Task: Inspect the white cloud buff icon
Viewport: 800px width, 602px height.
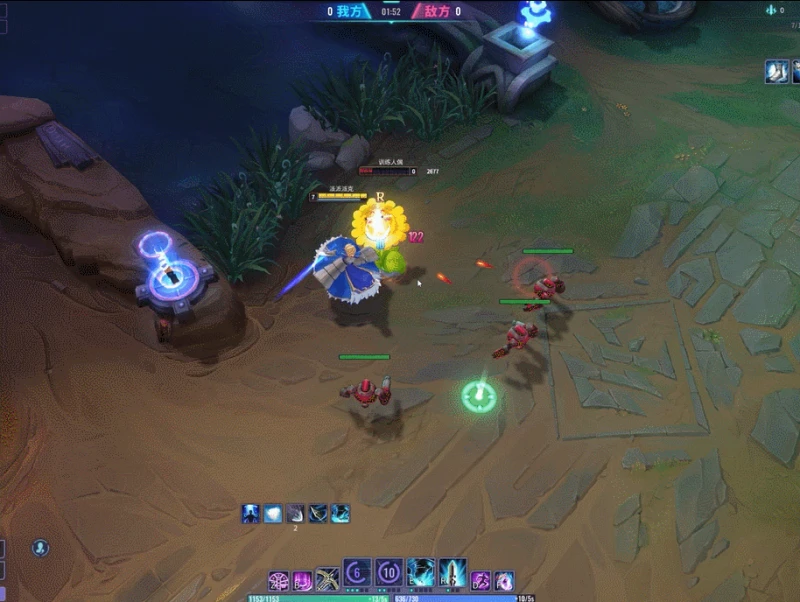Action: [x=273, y=514]
